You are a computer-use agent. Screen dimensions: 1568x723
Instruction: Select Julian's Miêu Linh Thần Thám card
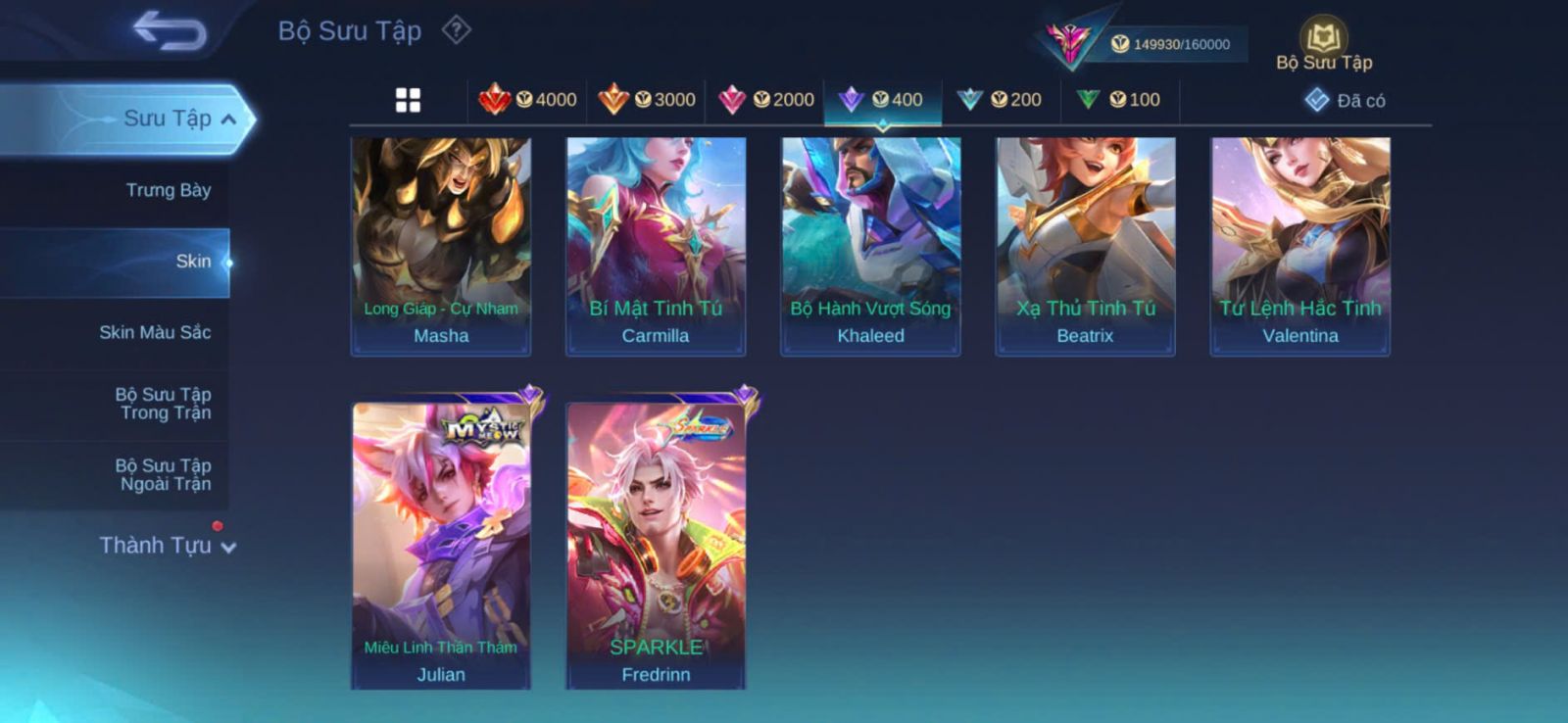click(x=441, y=546)
